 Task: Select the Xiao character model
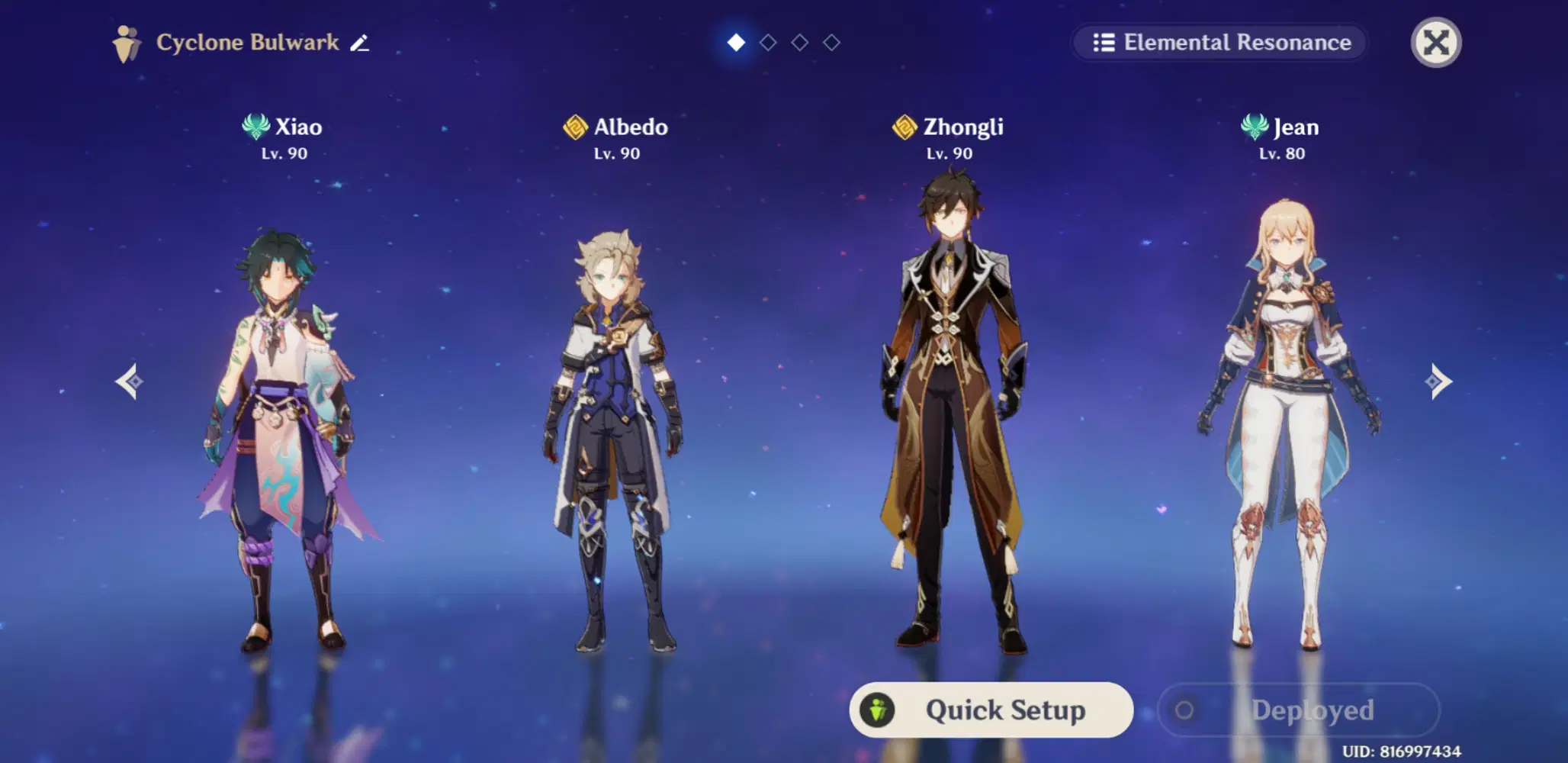[x=282, y=427]
